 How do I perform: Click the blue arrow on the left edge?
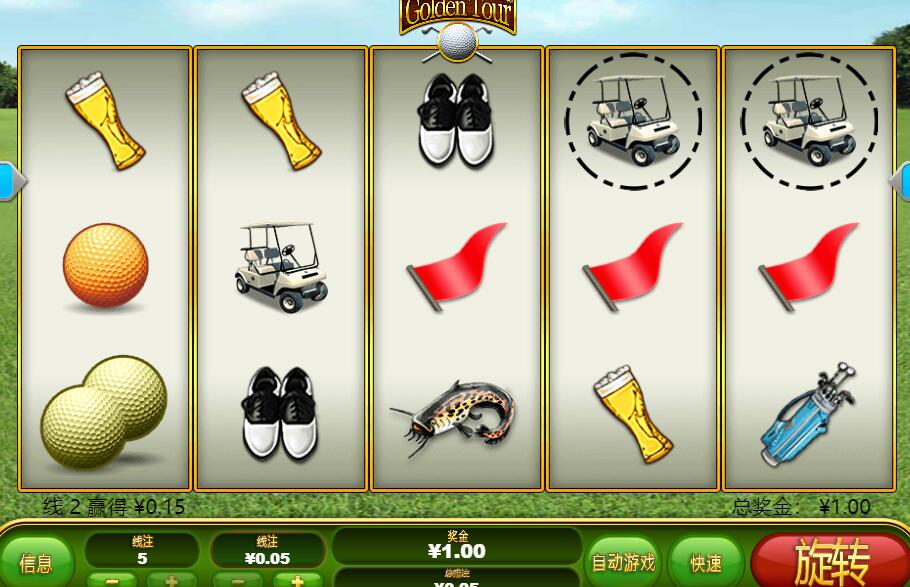pyautogui.click(x=10, y=181)
